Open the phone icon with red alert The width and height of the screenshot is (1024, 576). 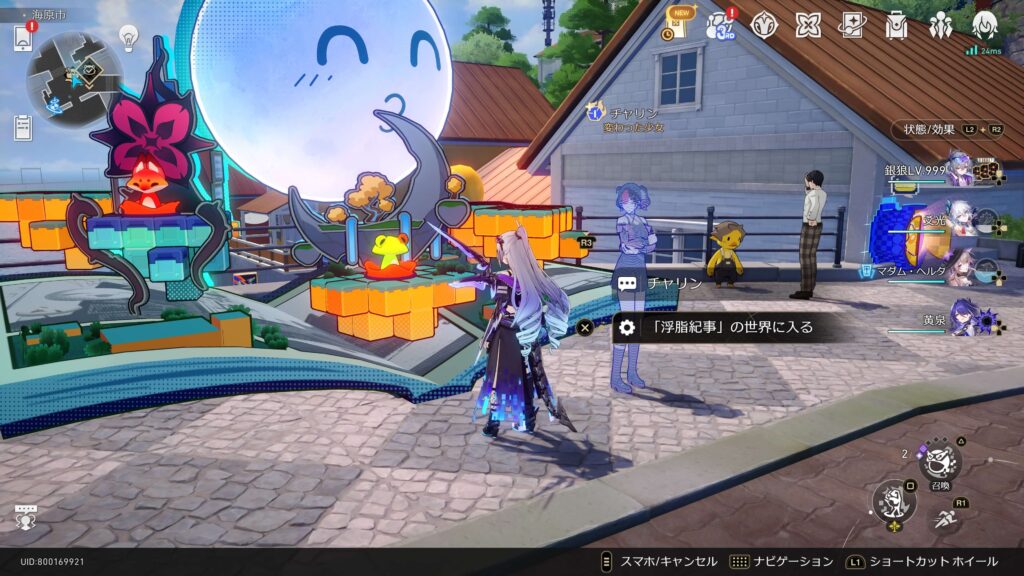[23, 38]
